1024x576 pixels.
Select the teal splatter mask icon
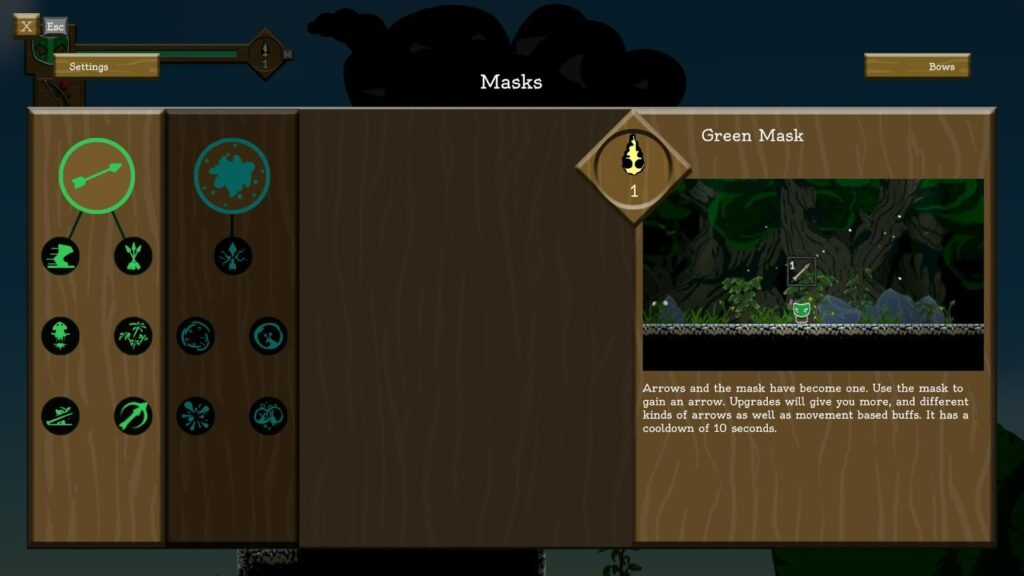pyautogui.click(x=232, y=175)
